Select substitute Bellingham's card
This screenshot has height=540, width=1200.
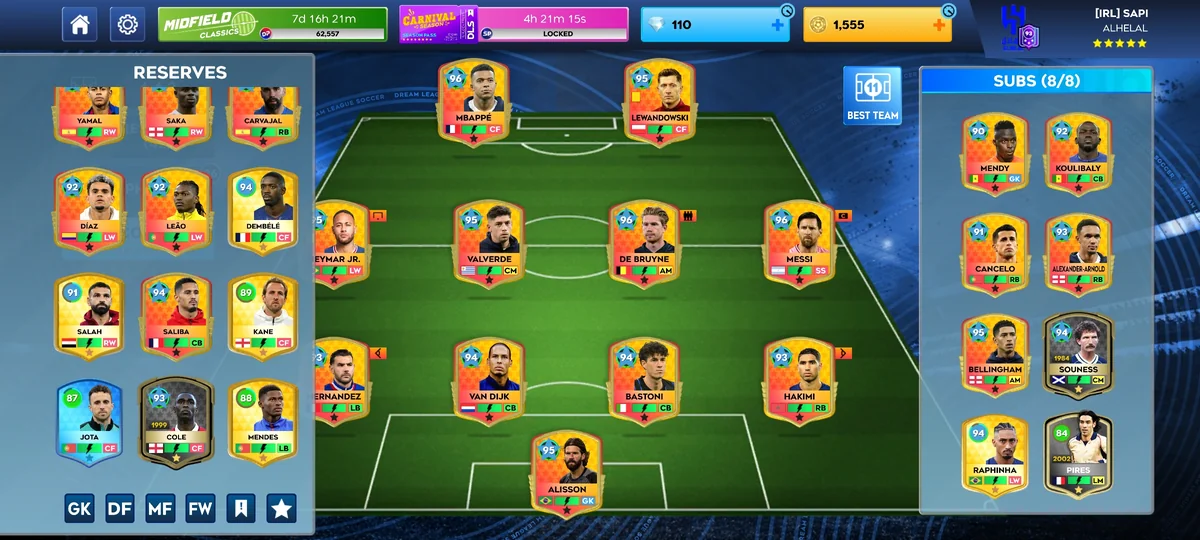point(996,355)
